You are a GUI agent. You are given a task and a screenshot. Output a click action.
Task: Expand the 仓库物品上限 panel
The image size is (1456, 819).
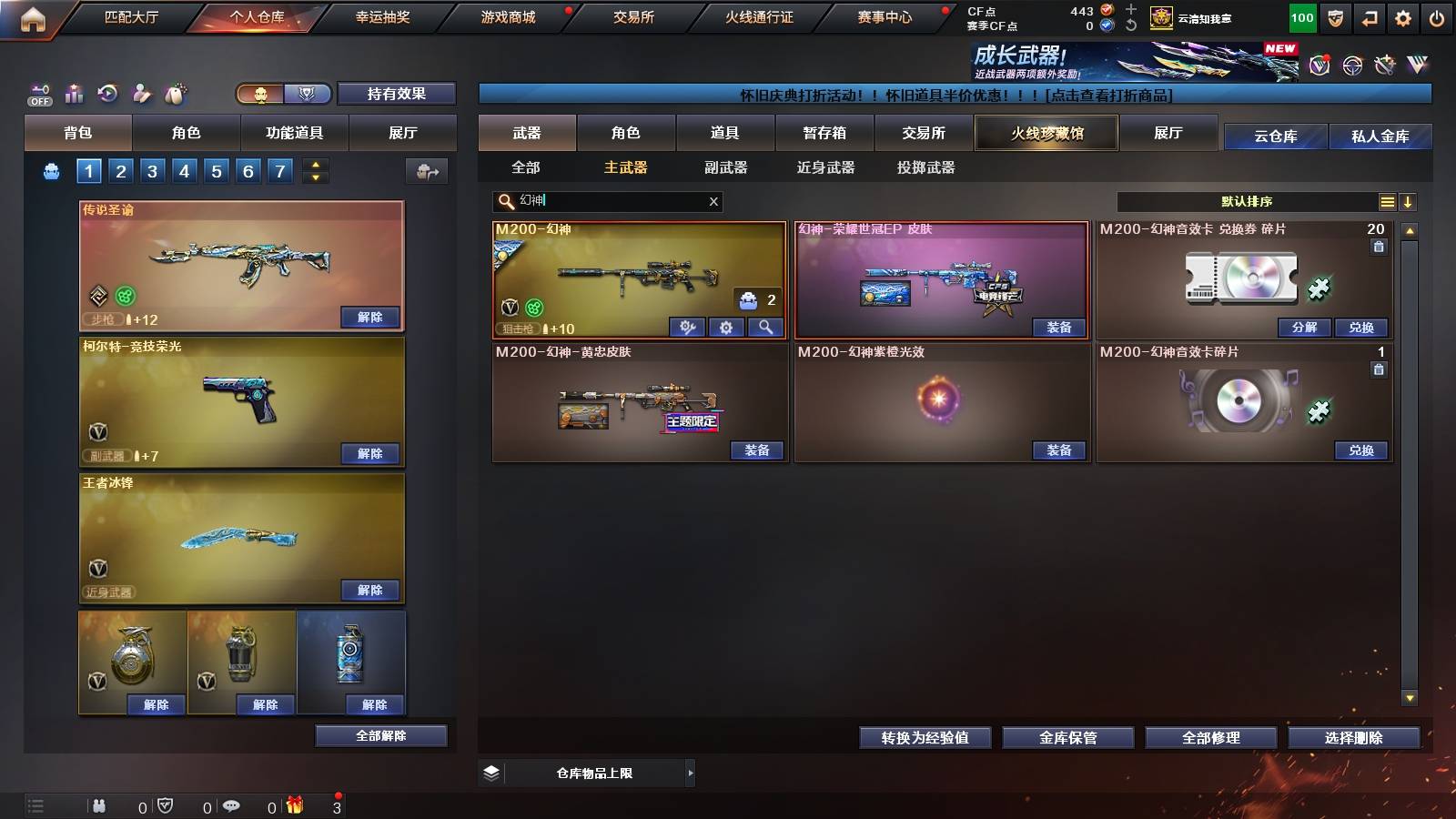(690, 773)
